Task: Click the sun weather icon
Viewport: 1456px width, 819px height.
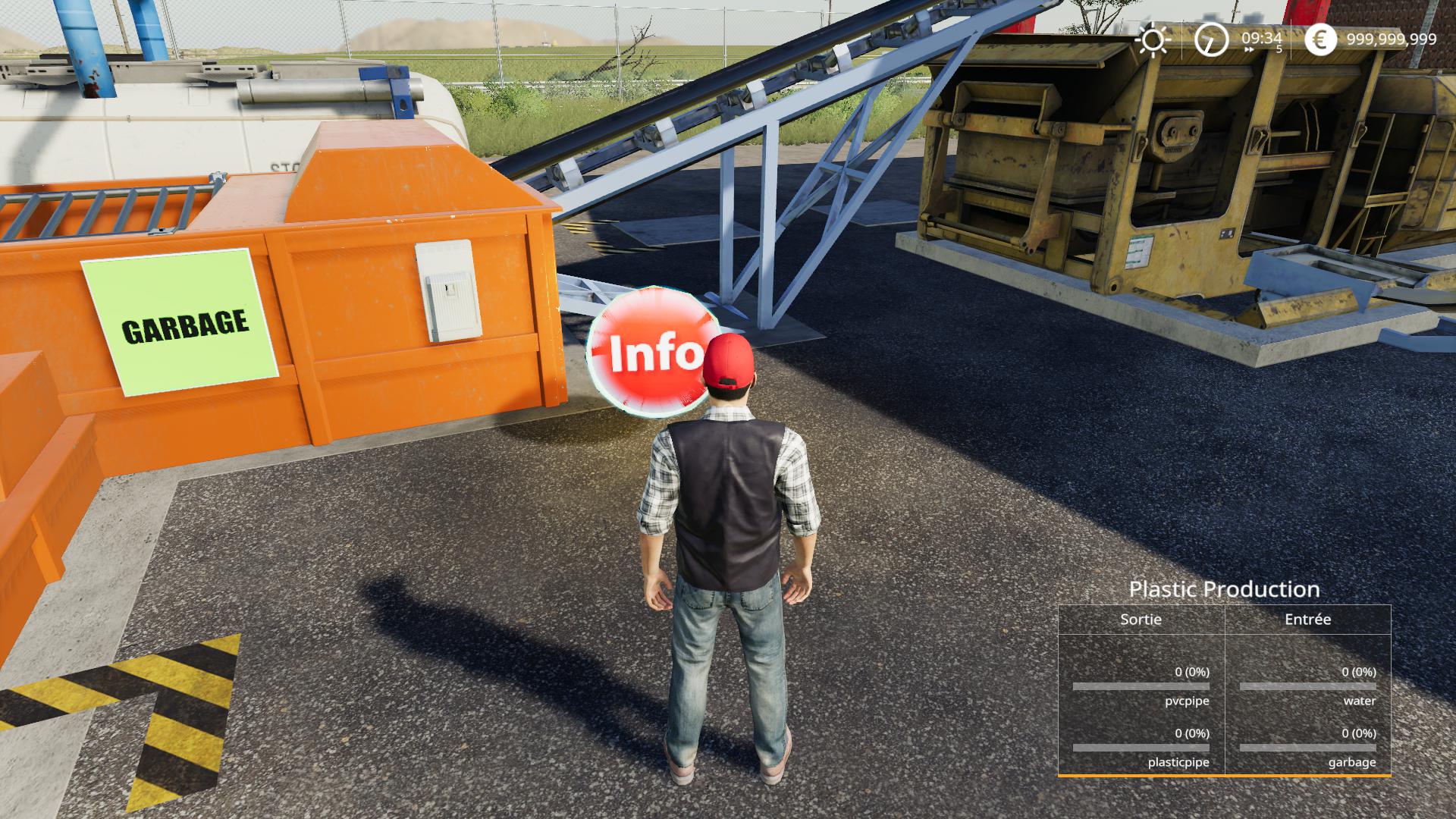Action: tap(1153, 40)
